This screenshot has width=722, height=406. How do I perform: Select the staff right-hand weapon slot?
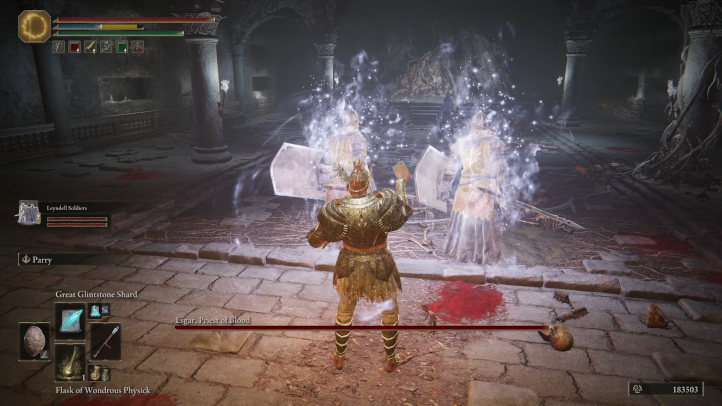105,341
